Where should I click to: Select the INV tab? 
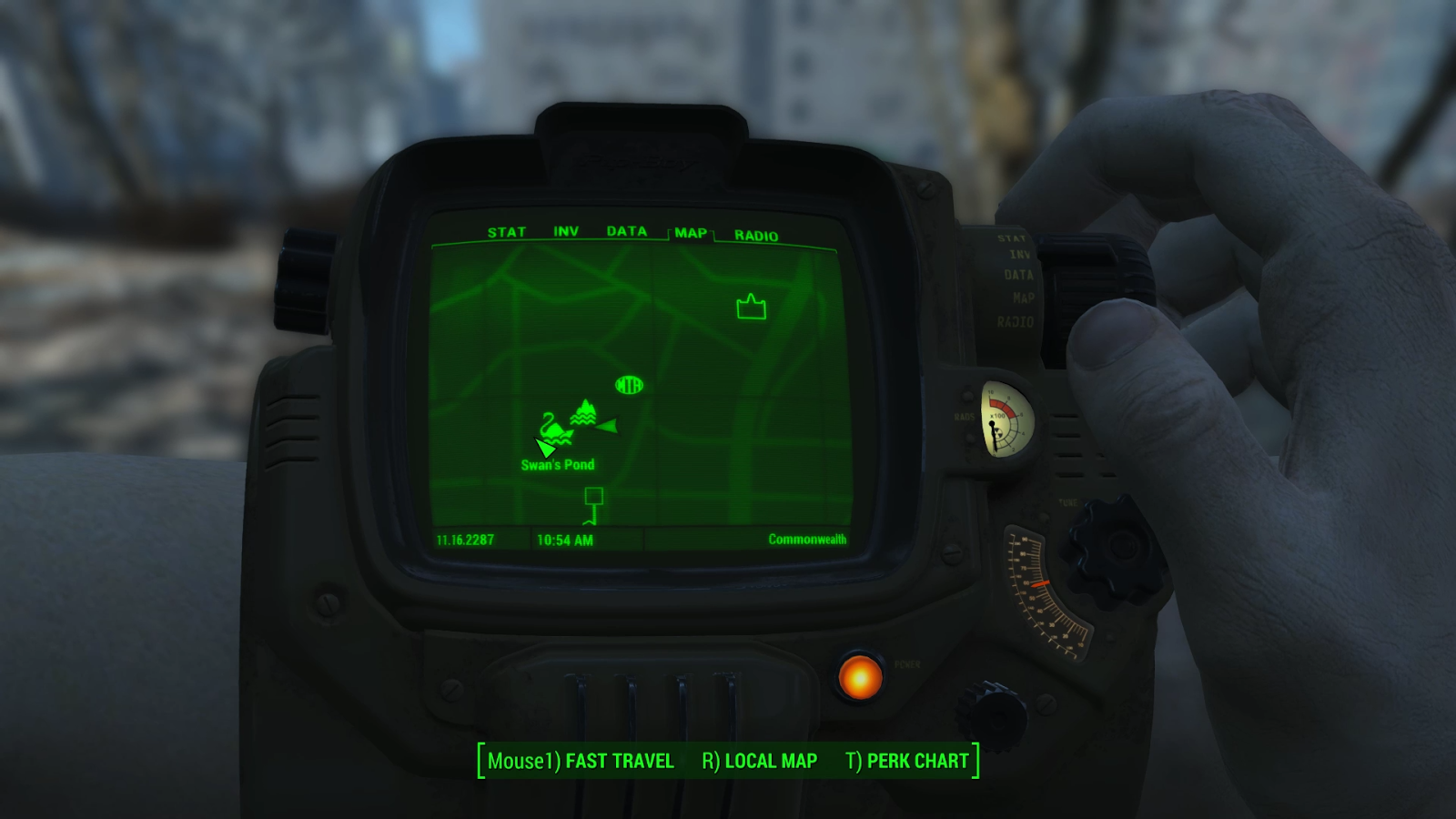[x=566, y=232]
